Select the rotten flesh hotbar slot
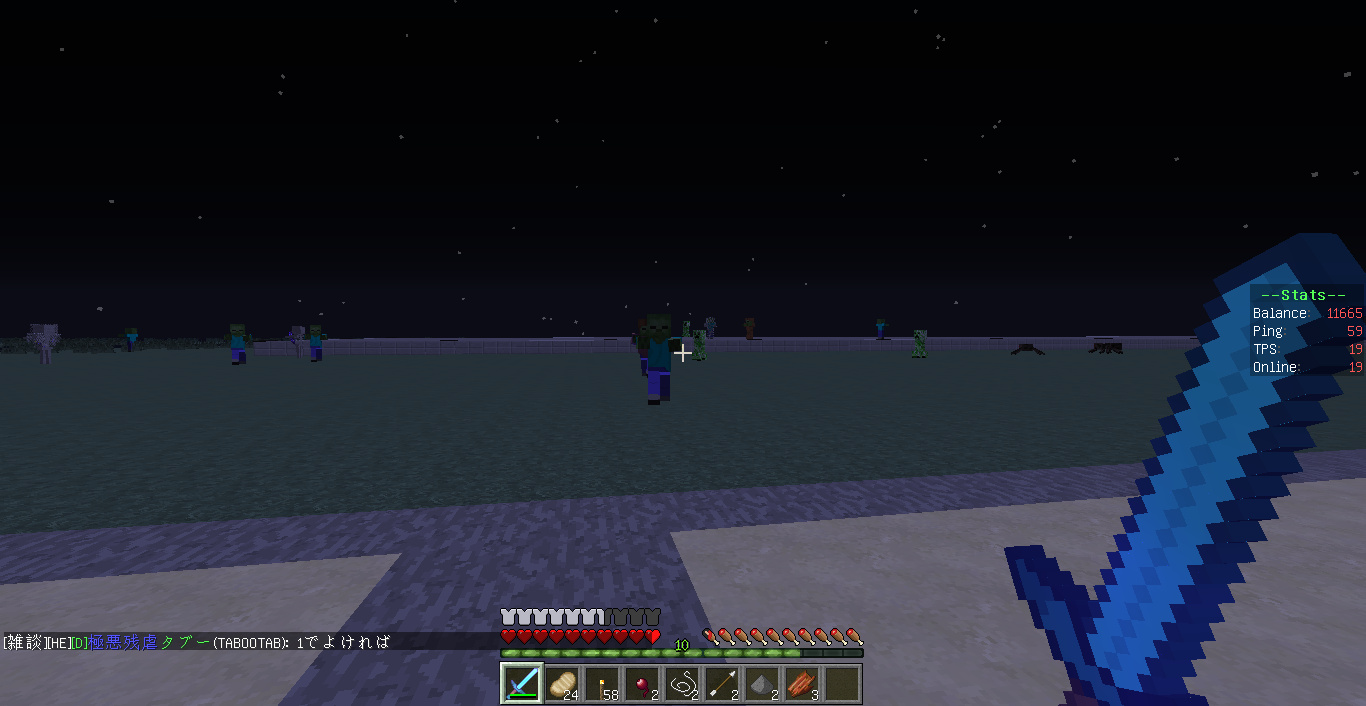Viewport: 1366px width, 706px height. [803, 684]
